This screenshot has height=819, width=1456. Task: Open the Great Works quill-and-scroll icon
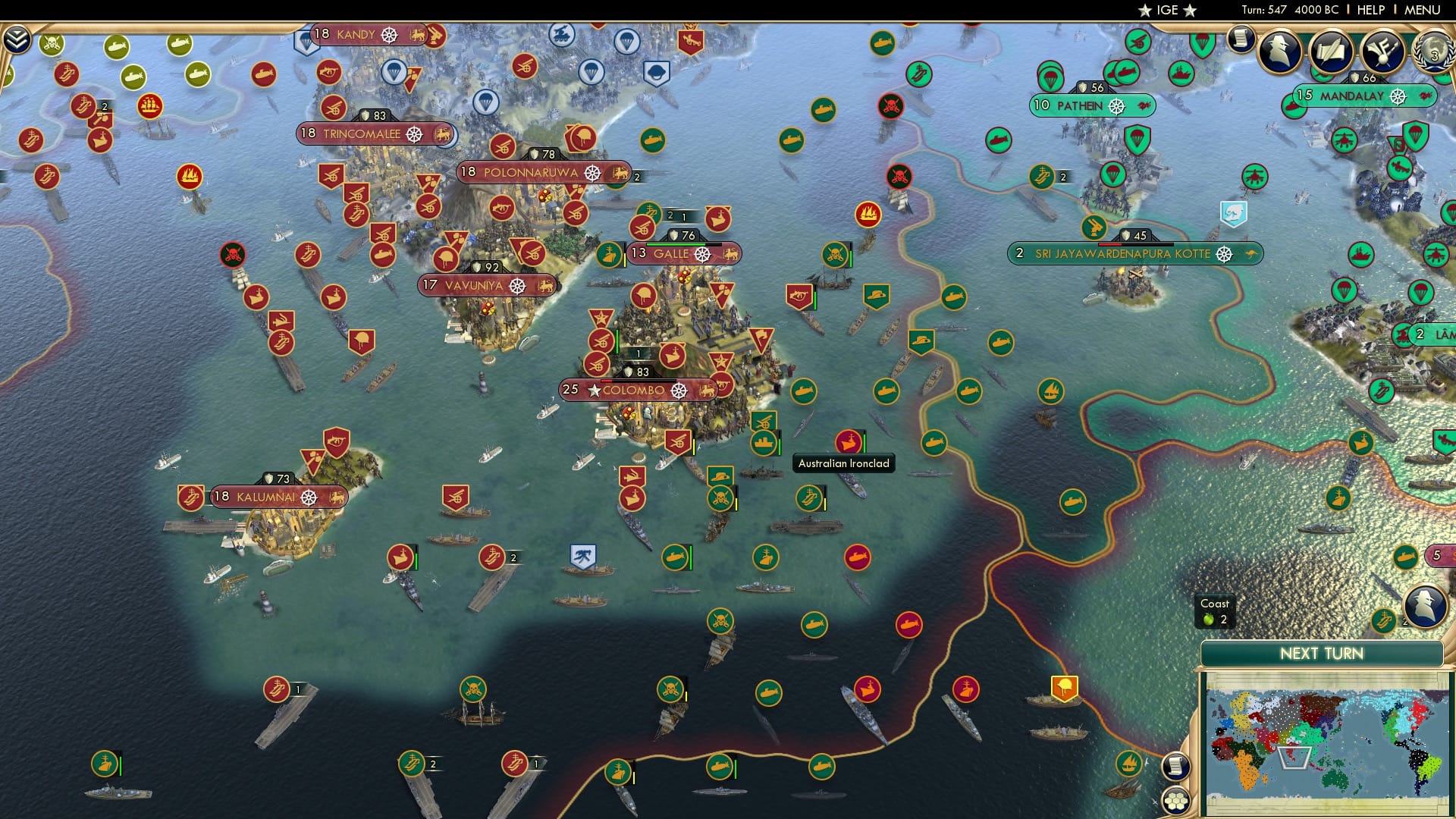coord(1332,52)
